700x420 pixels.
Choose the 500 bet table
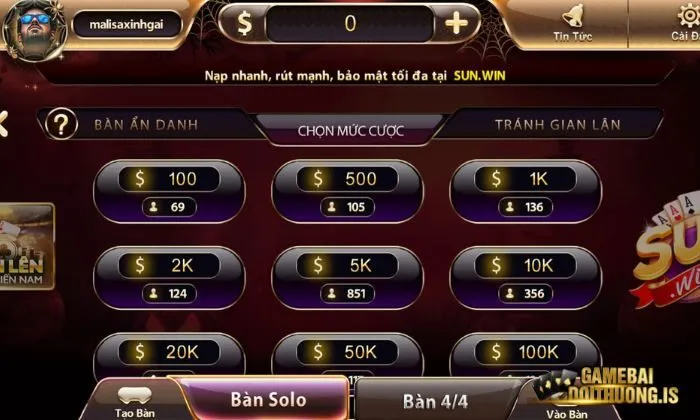[347, 192]
